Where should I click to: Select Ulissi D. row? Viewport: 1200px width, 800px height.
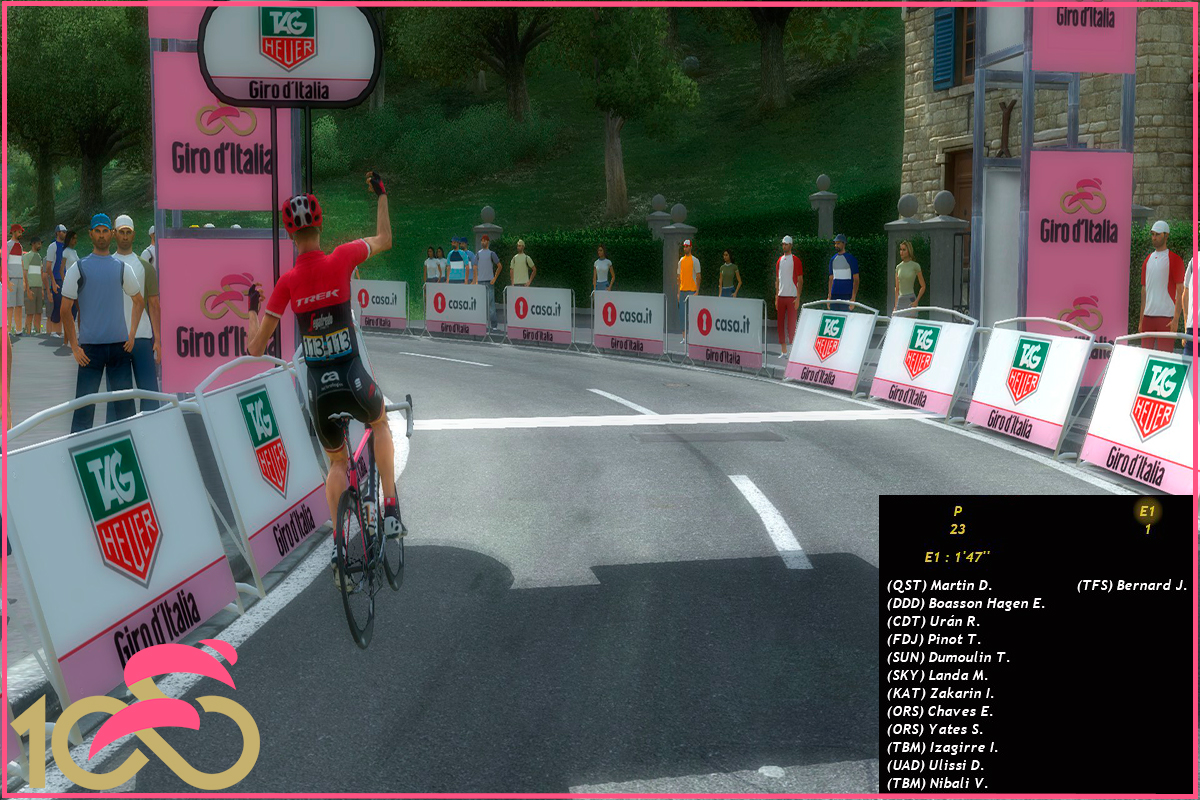click(x=935, y=765)
